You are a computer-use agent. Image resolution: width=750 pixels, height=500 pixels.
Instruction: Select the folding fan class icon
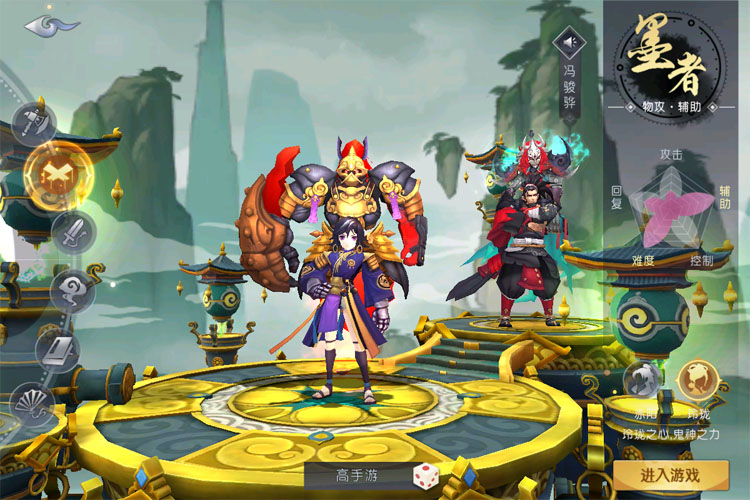(x=32, y=404)
